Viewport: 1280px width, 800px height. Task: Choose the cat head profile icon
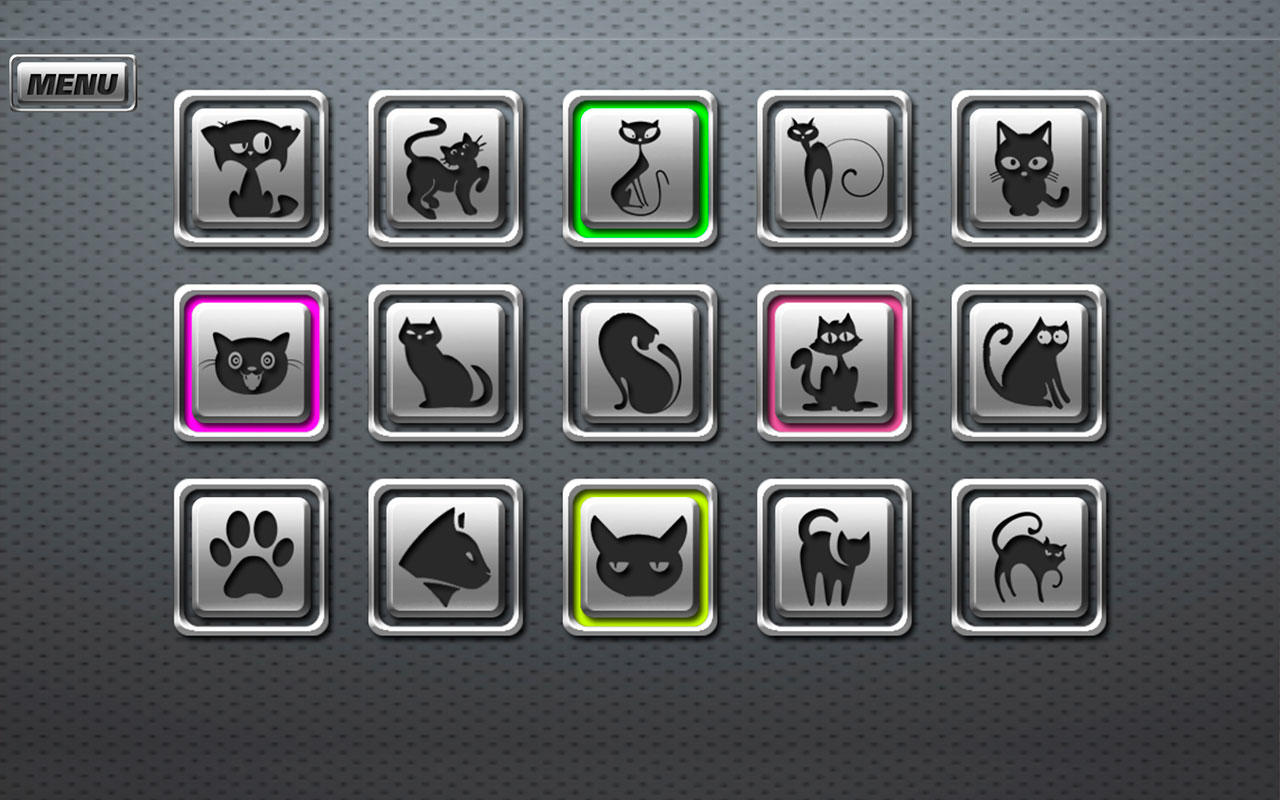446,558
